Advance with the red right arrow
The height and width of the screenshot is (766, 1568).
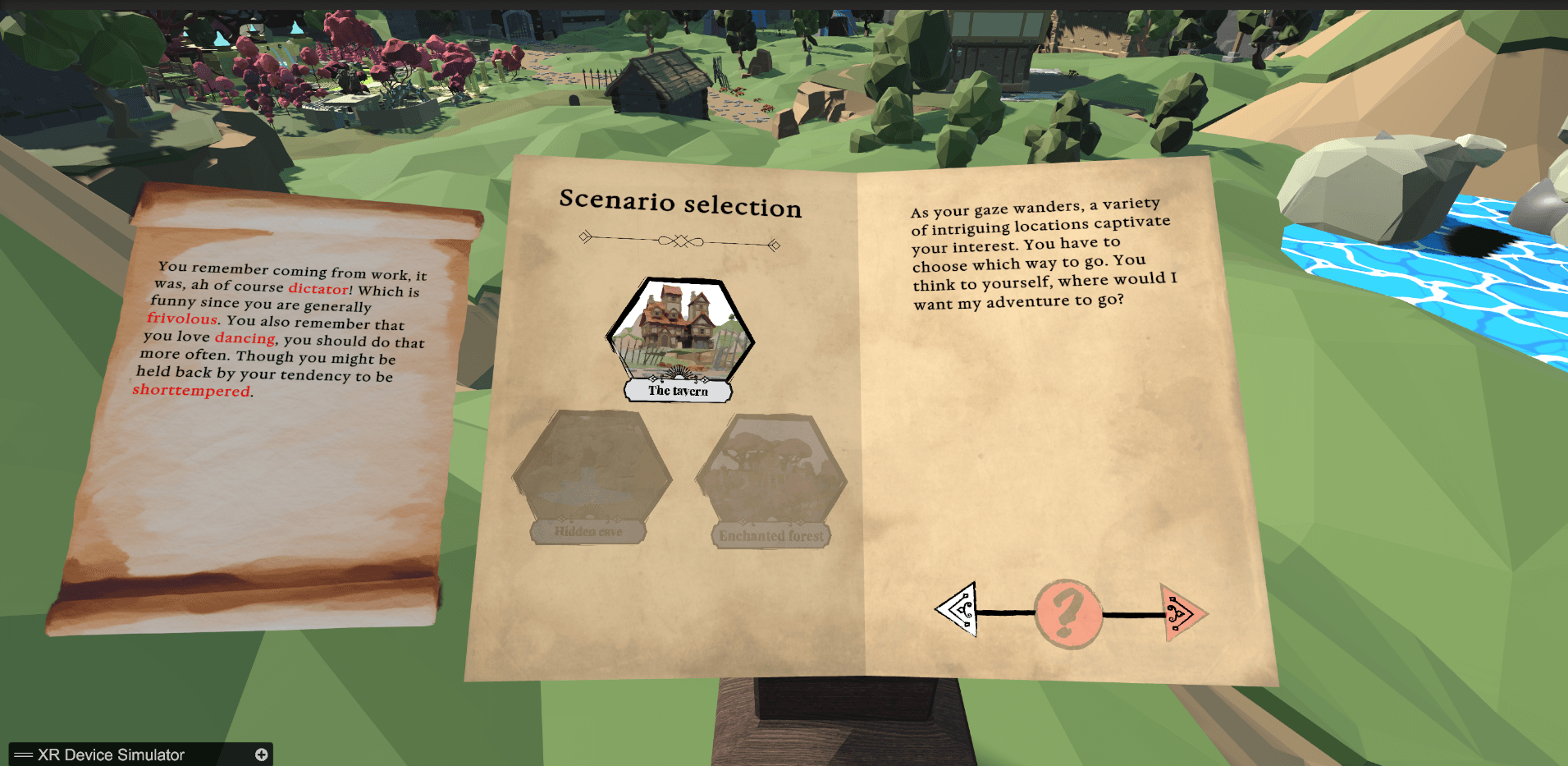point(1182,612)
